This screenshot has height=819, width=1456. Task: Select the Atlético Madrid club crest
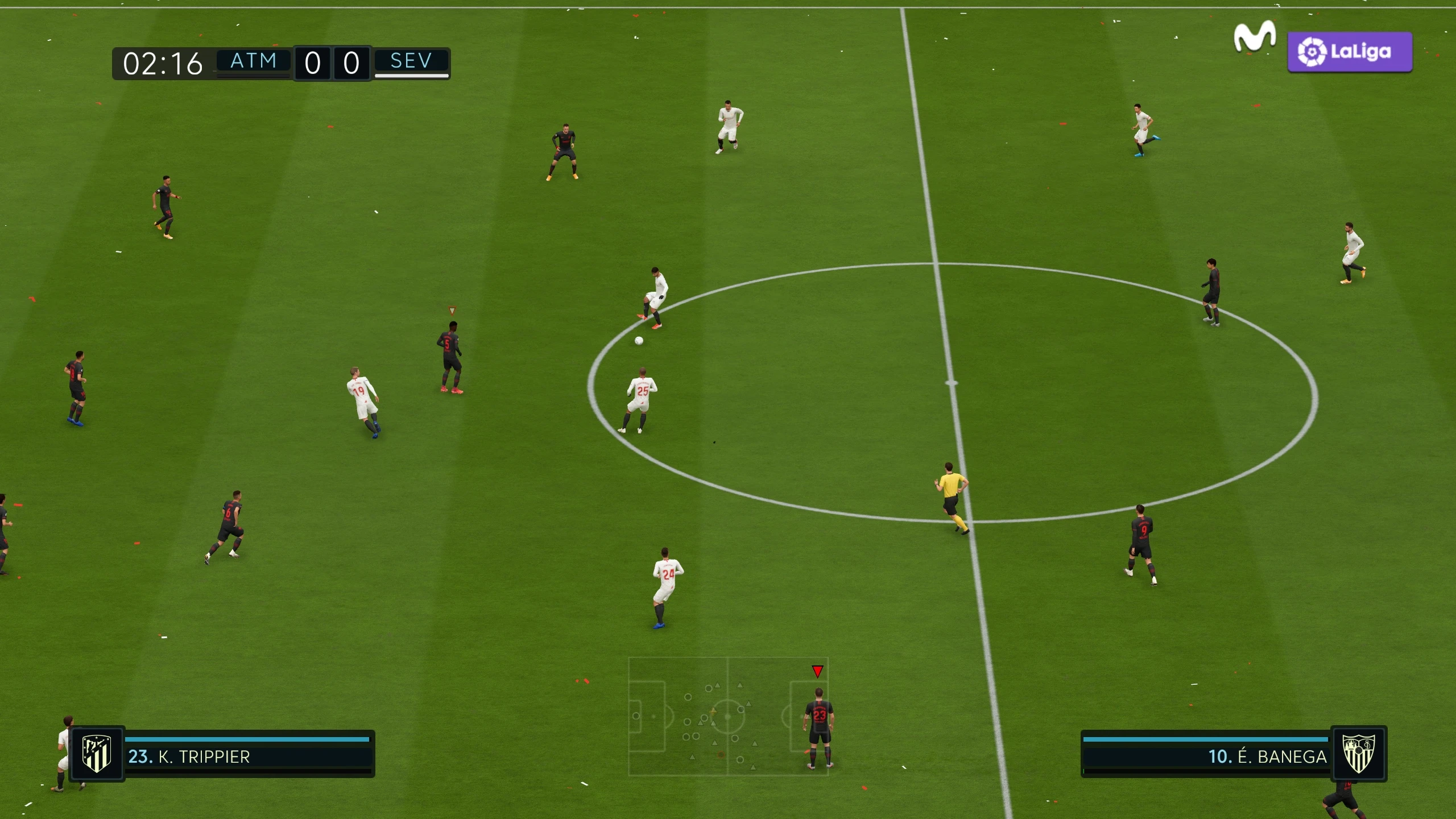pyautogui.click(x=96, y=757)
